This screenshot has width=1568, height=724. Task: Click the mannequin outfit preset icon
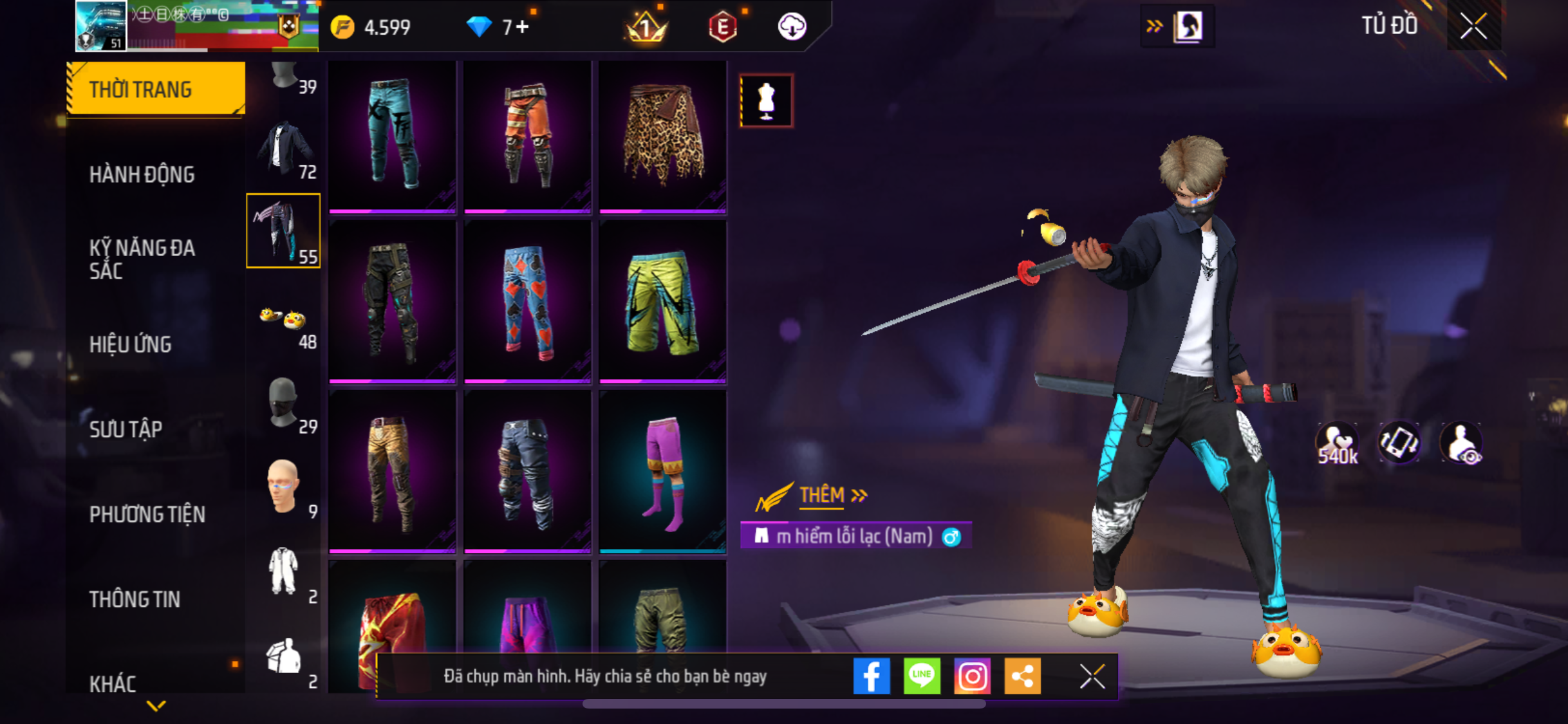coord(766,101)
